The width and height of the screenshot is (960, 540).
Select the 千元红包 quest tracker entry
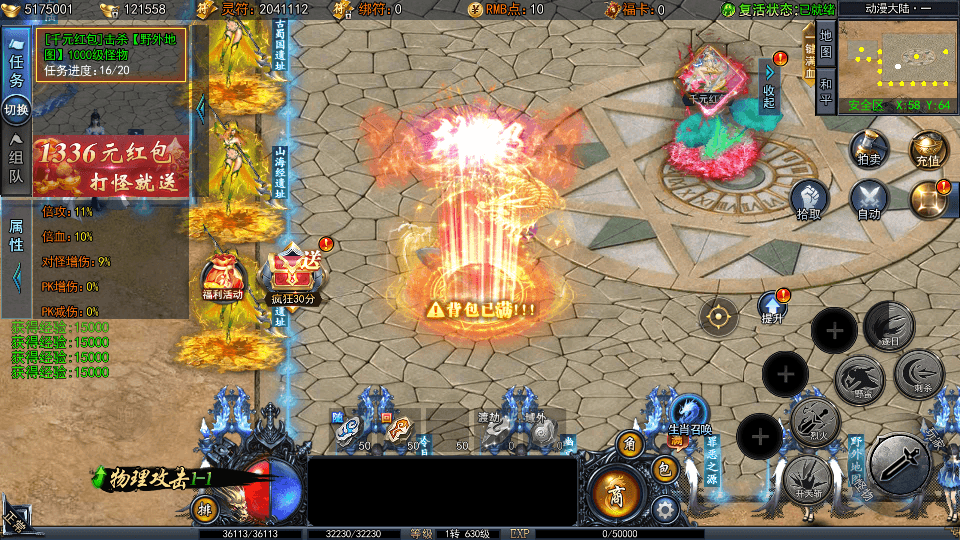(x=111, y=54)
